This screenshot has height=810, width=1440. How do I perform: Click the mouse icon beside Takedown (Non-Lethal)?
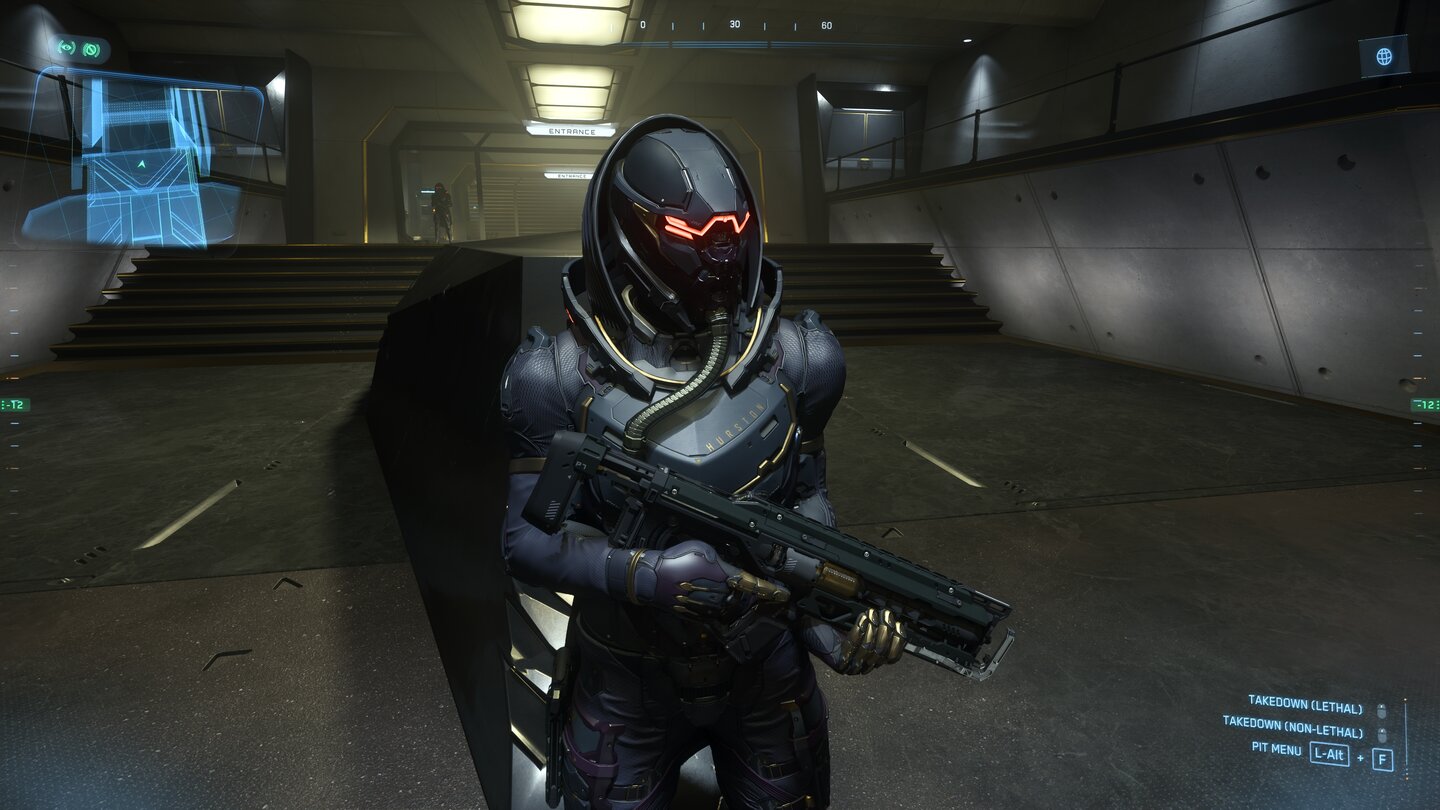click(1381, 735)
